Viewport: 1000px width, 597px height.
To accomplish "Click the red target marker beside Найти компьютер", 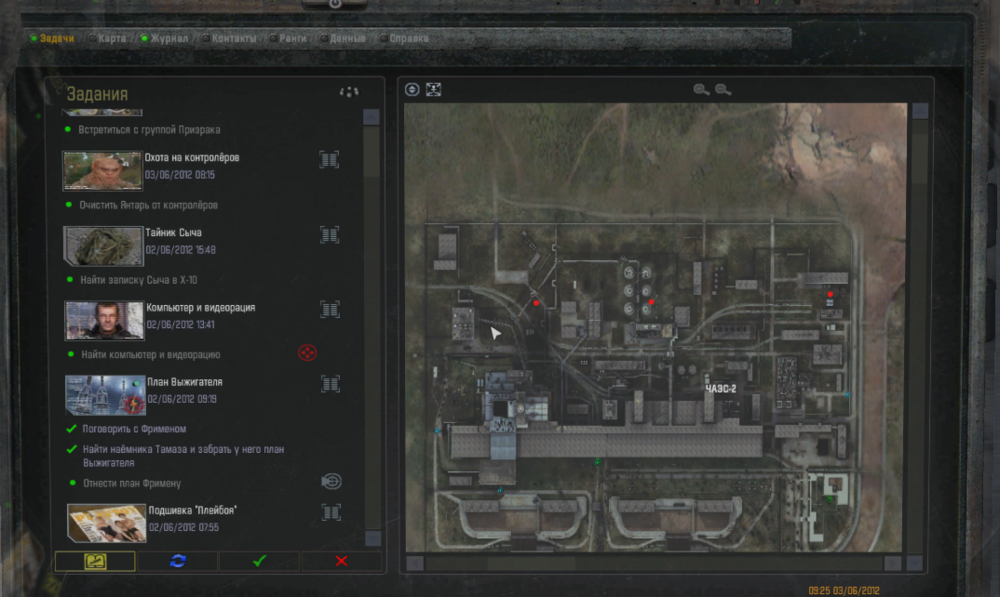I will (x=308, y=353).
